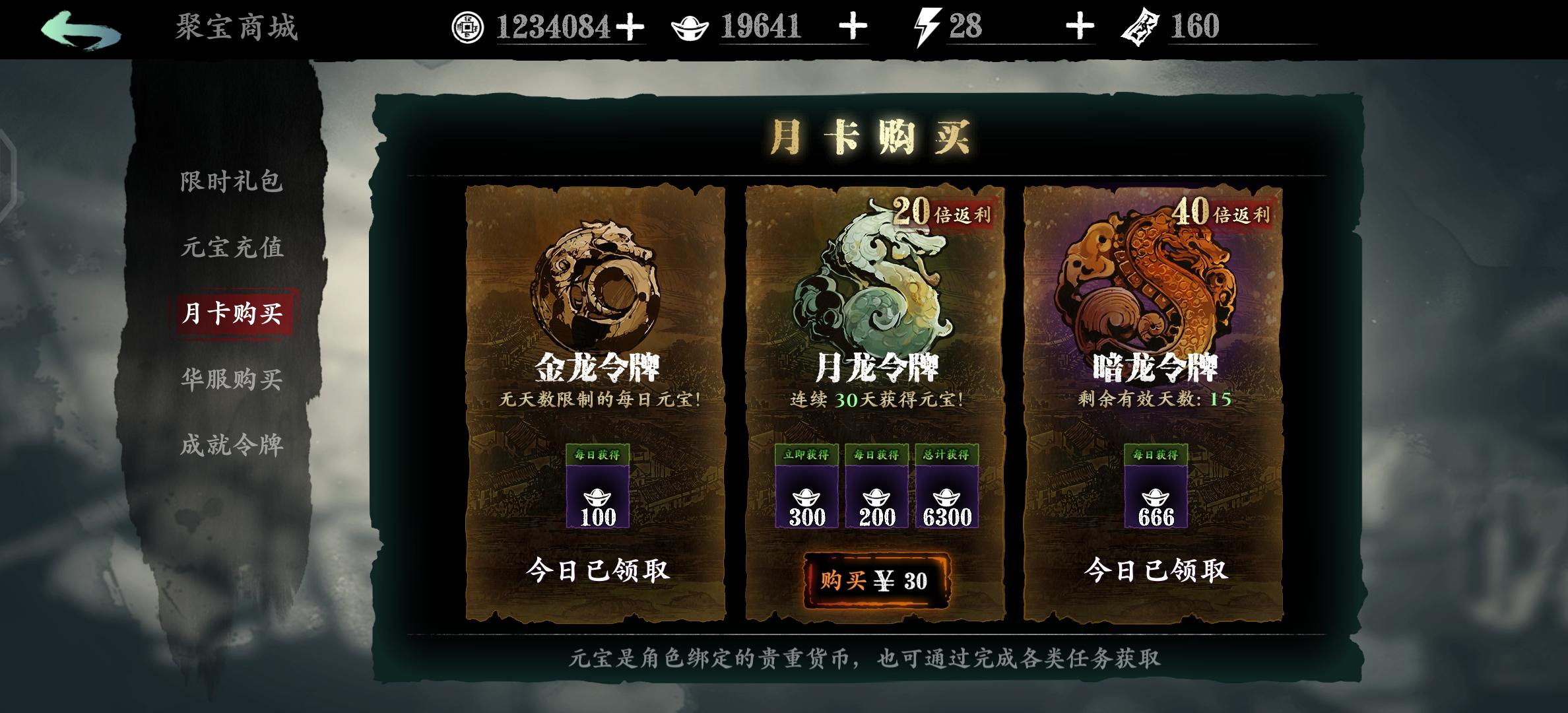Click the plus next to ingot balance 19641
Viewport: 1568px width, 713px height.
click(854, 28)
